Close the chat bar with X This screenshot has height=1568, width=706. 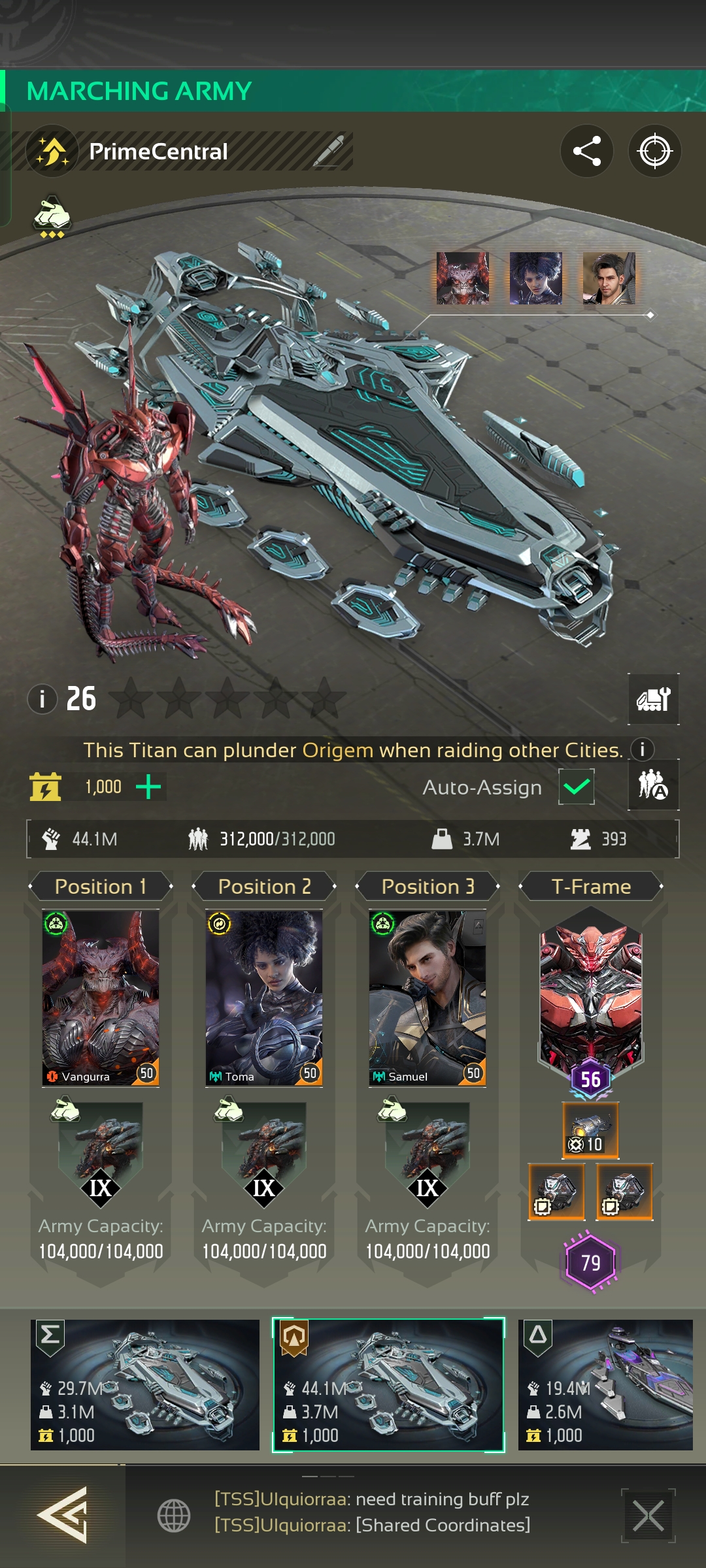click(648, 1516)
